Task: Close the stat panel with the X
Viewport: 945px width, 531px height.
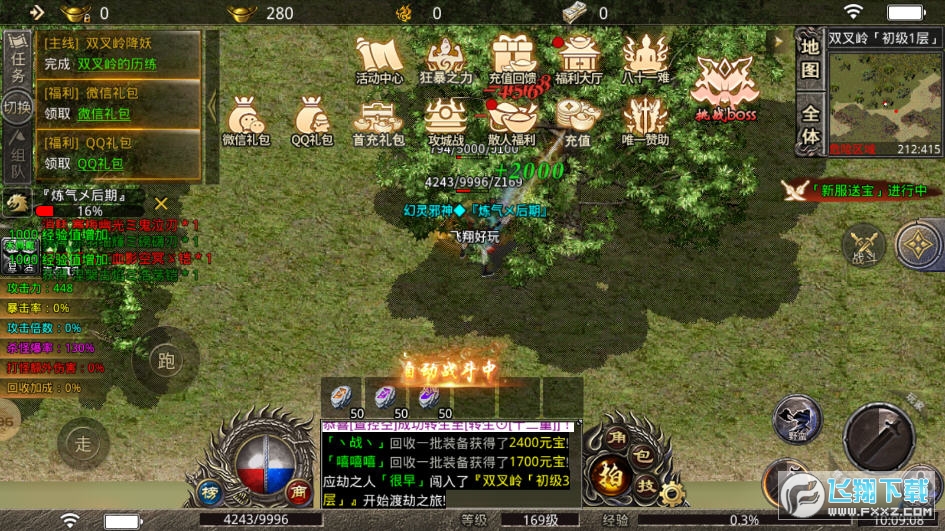Action: pyautogui.click(x=161, y=204)
